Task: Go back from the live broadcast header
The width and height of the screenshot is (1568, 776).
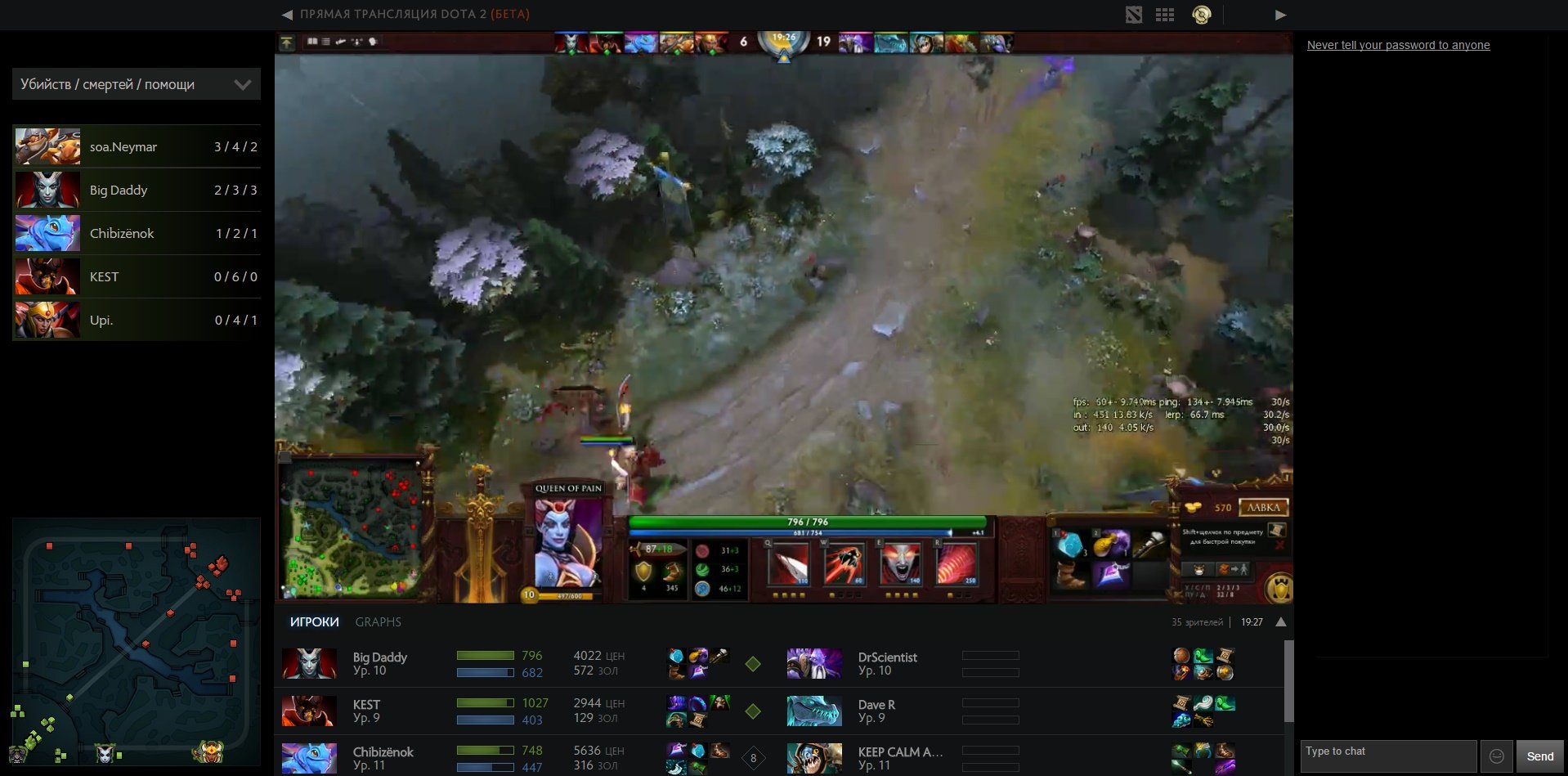Action: 287,14
